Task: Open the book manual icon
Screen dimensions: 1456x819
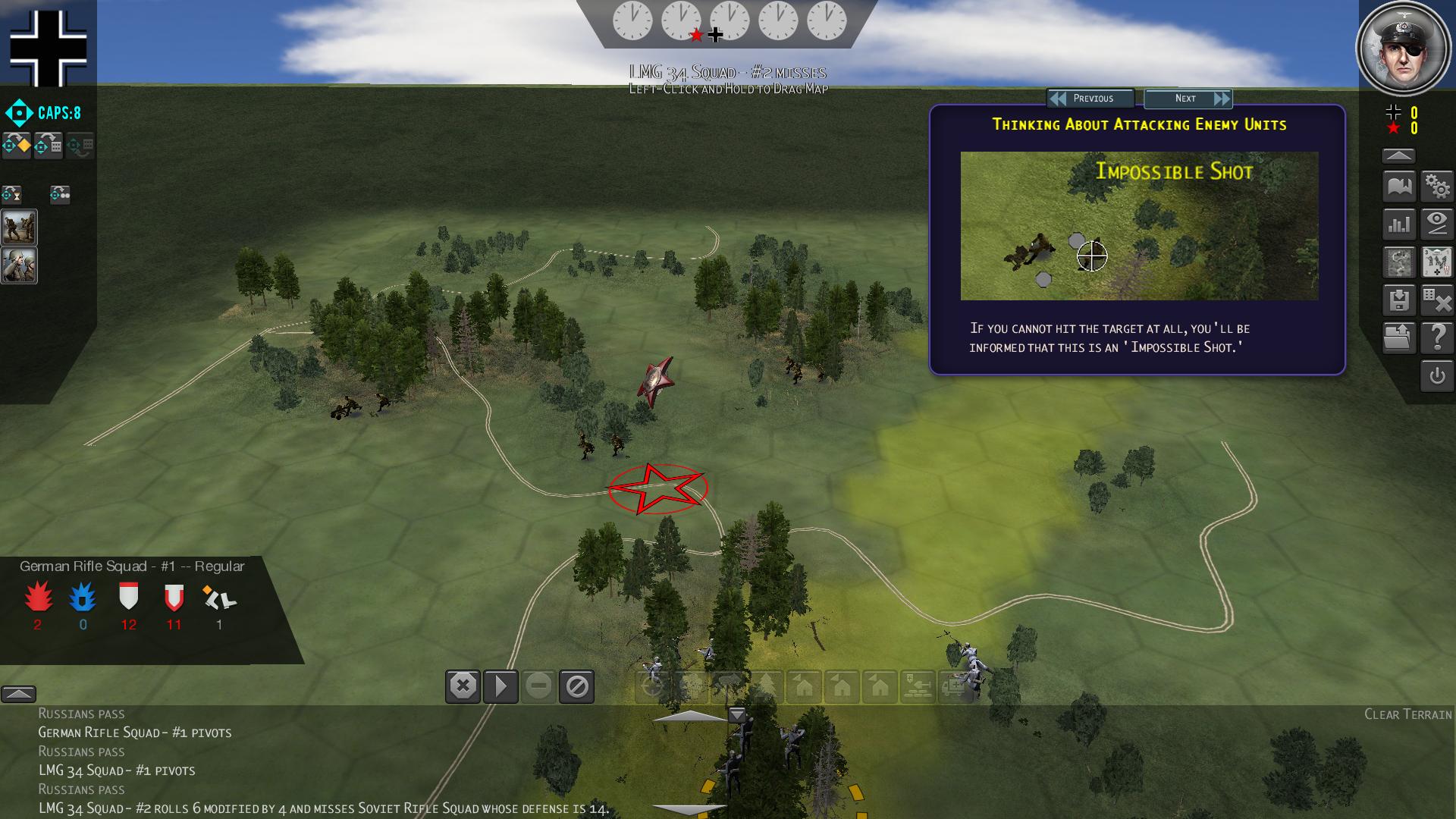Action: pyautogui.click(x=1399, y=186)
